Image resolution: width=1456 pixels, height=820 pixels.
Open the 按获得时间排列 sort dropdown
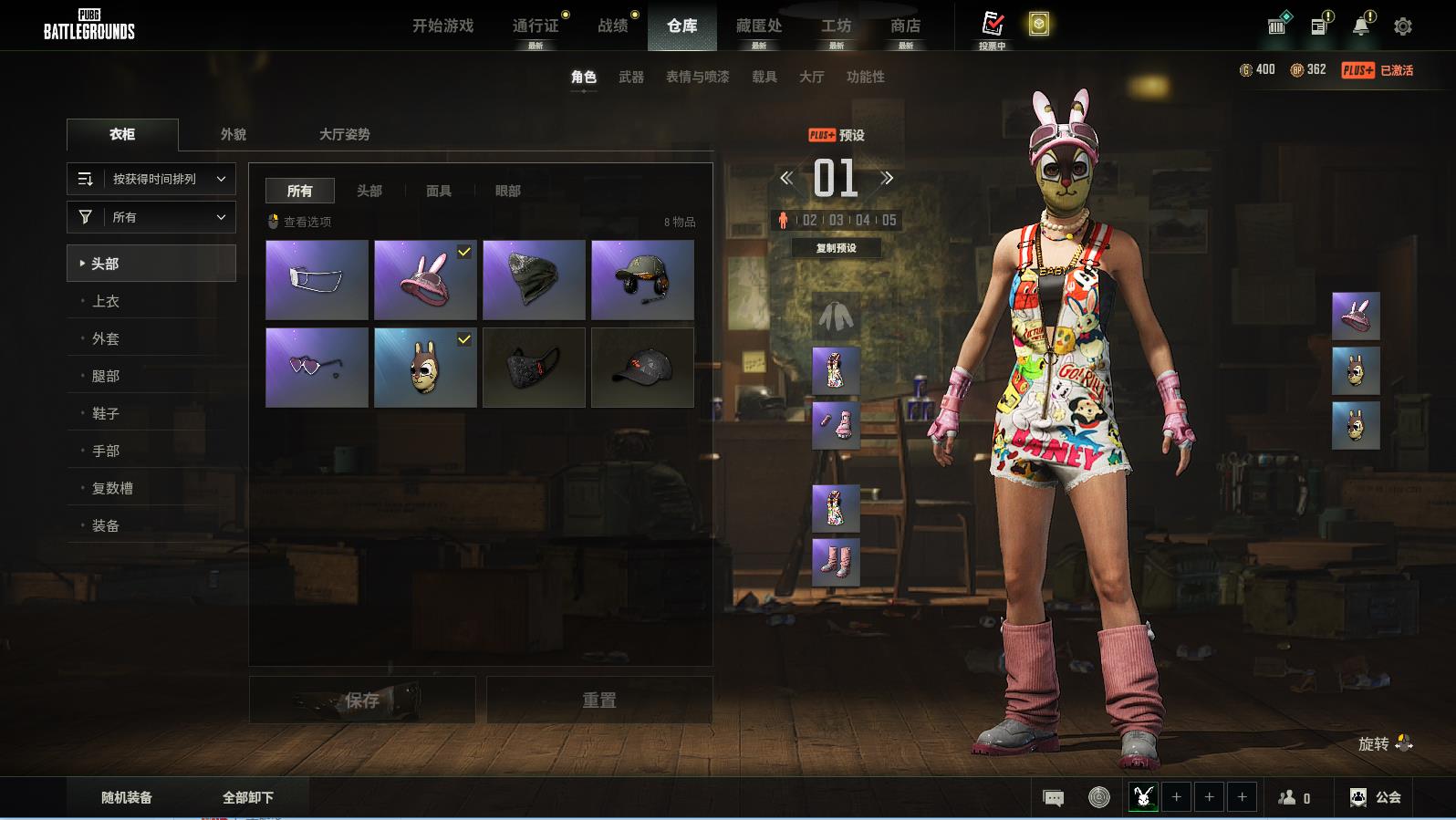(151, 179)
